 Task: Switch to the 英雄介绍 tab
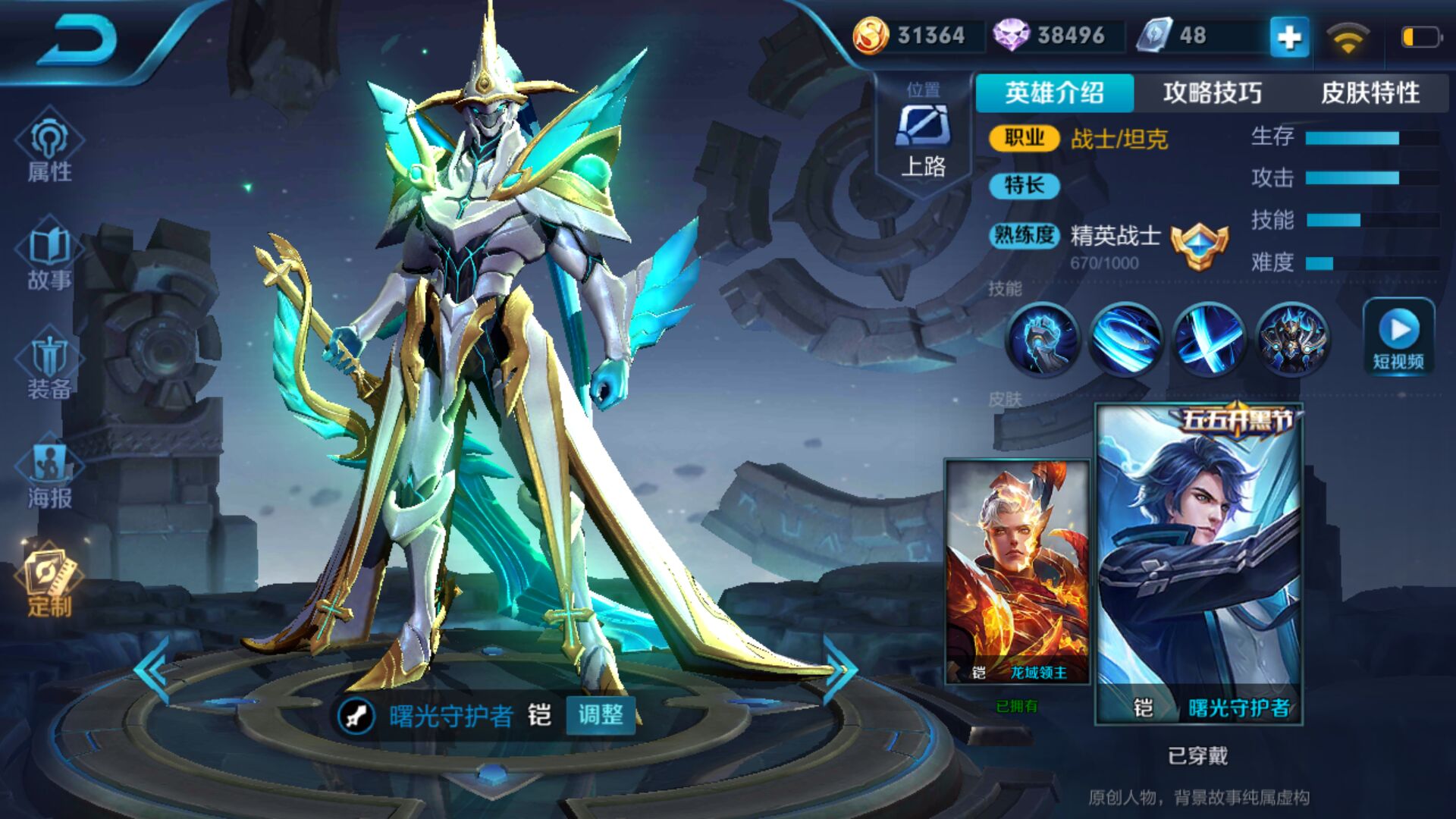[x=1054, y=93]
